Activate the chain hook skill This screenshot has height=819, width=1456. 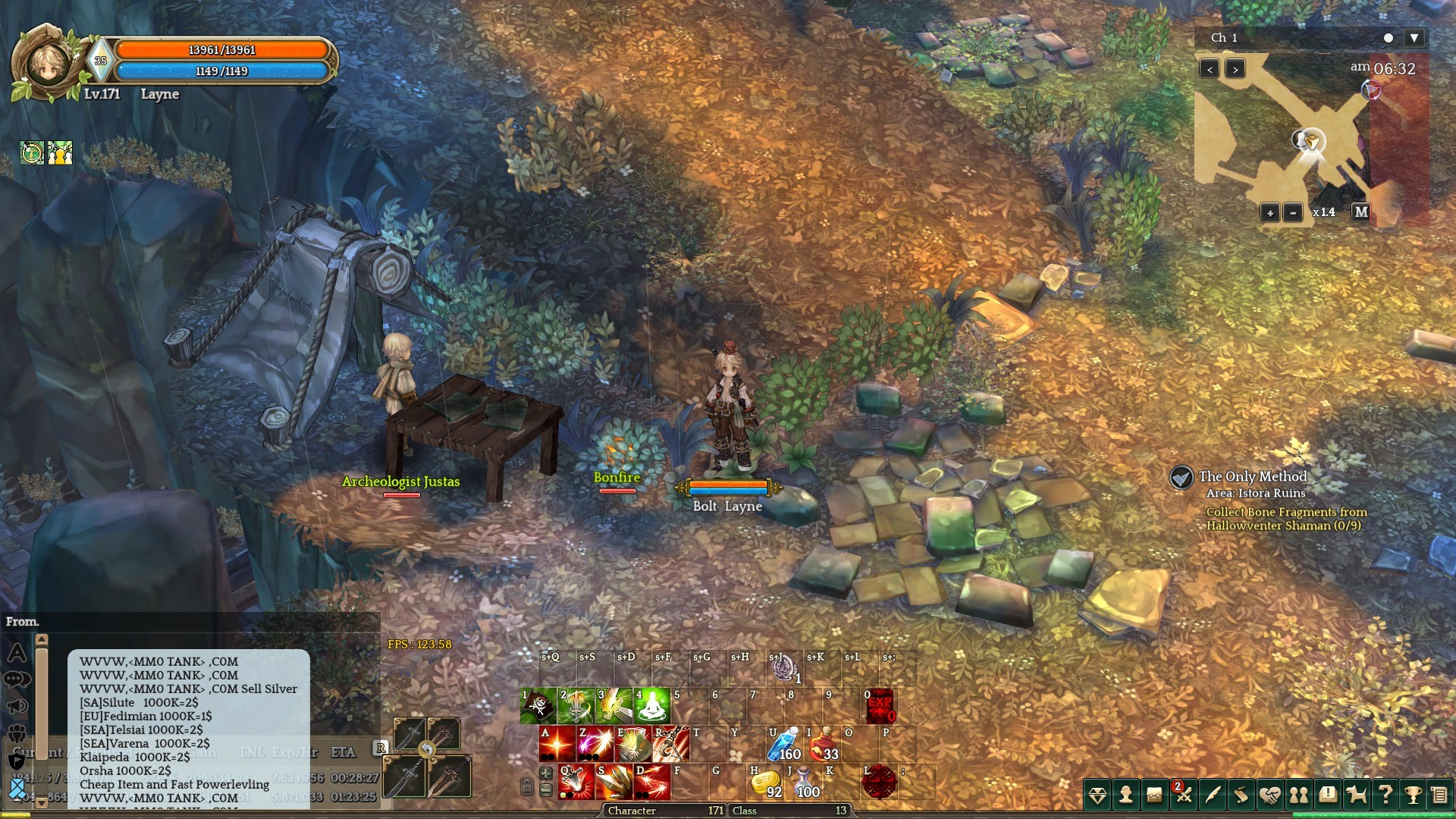pos(672,744)
